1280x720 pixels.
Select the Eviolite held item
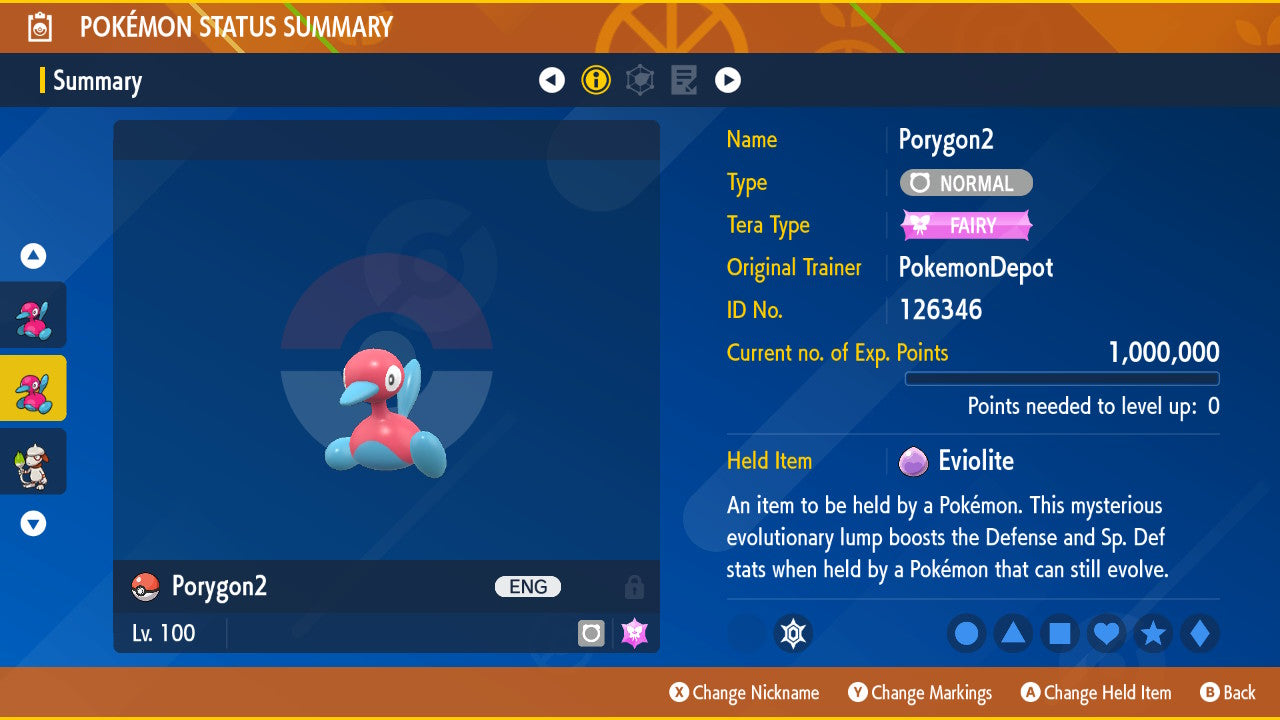(x=975, y=461)
